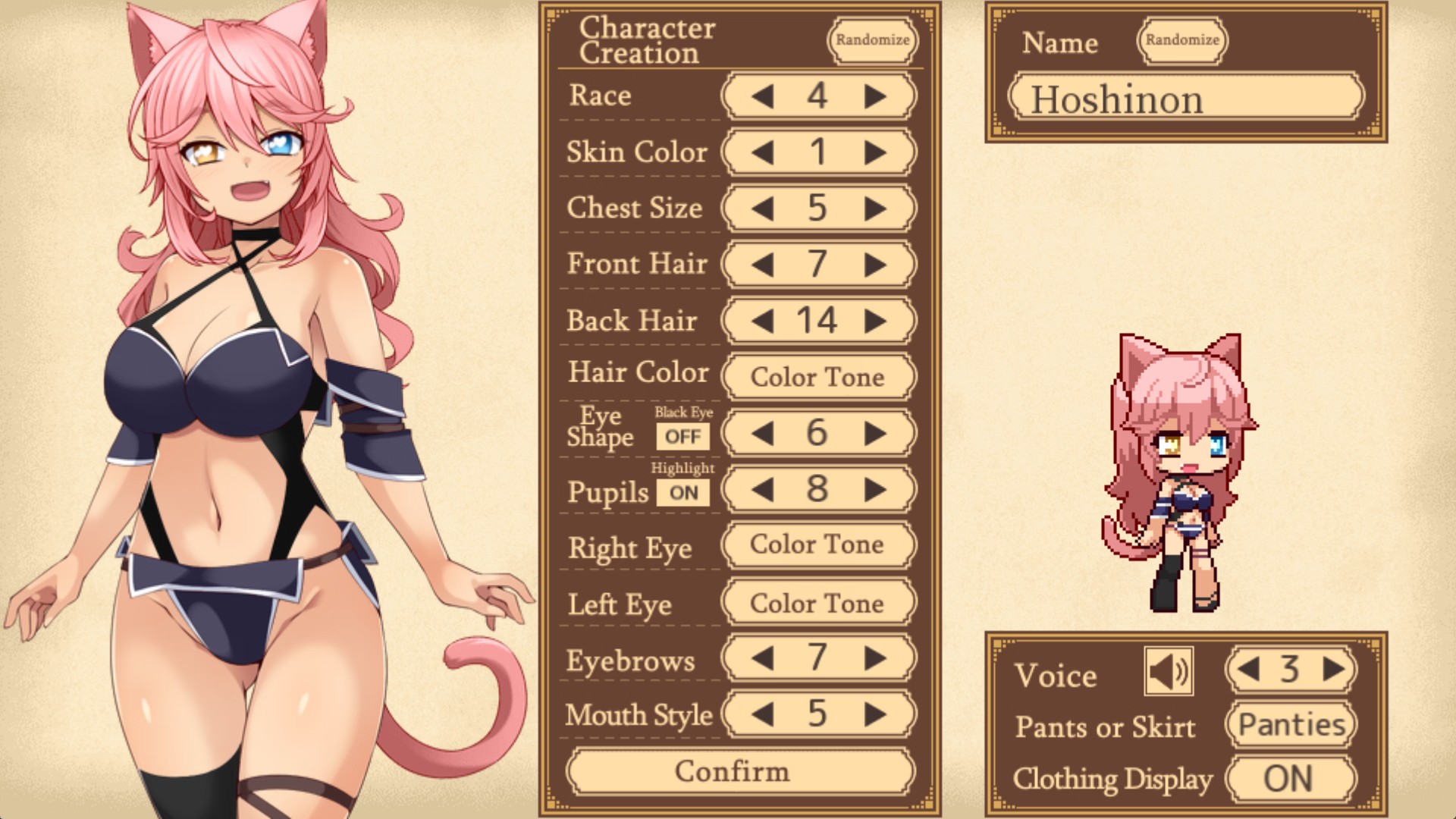Increase the Eyebrows style number
The image size is (1456, 819).
click(875, 657)
